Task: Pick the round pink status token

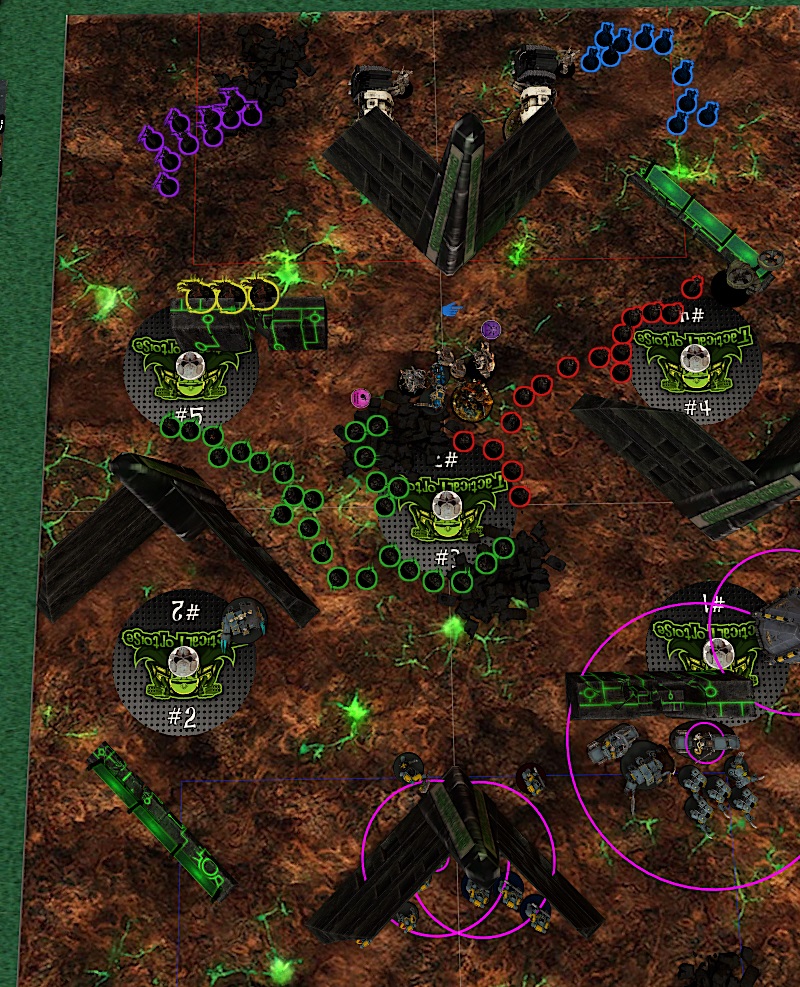Action: coord(360,399)
